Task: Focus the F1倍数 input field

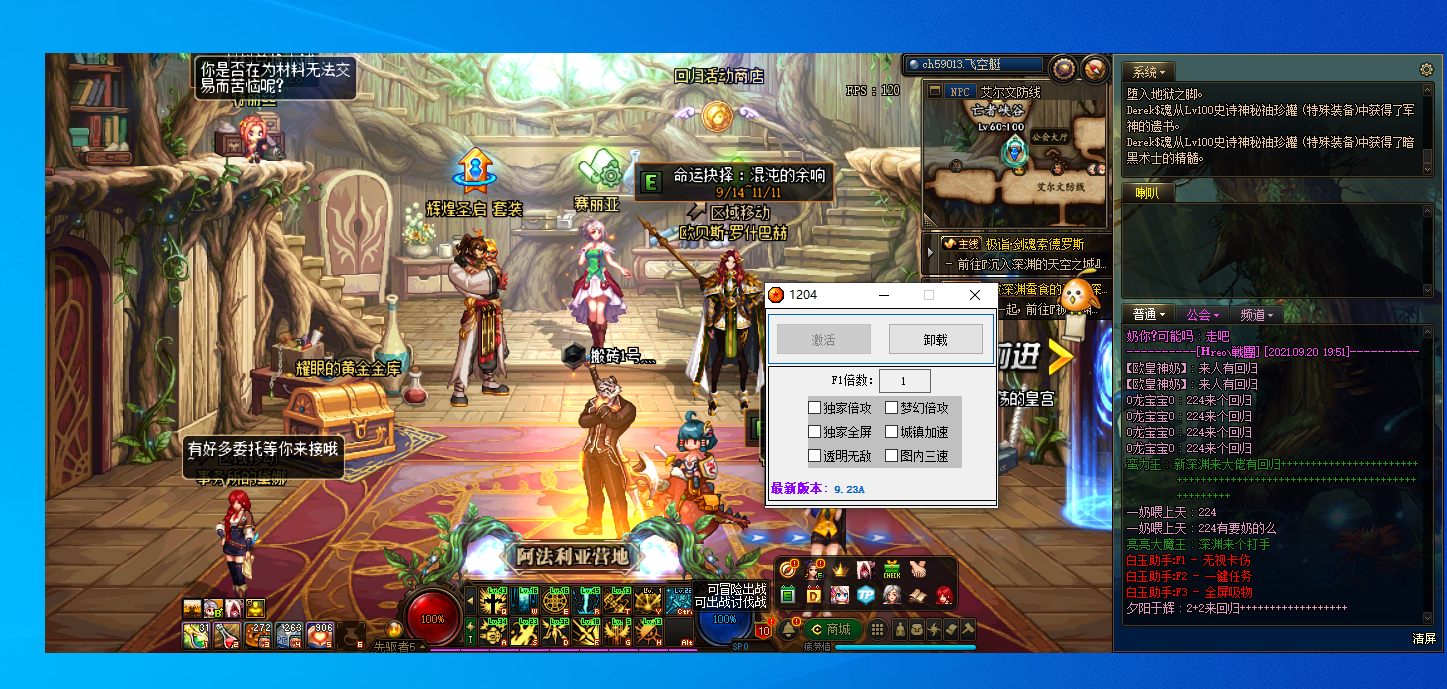Action: (x=905, y=380)
